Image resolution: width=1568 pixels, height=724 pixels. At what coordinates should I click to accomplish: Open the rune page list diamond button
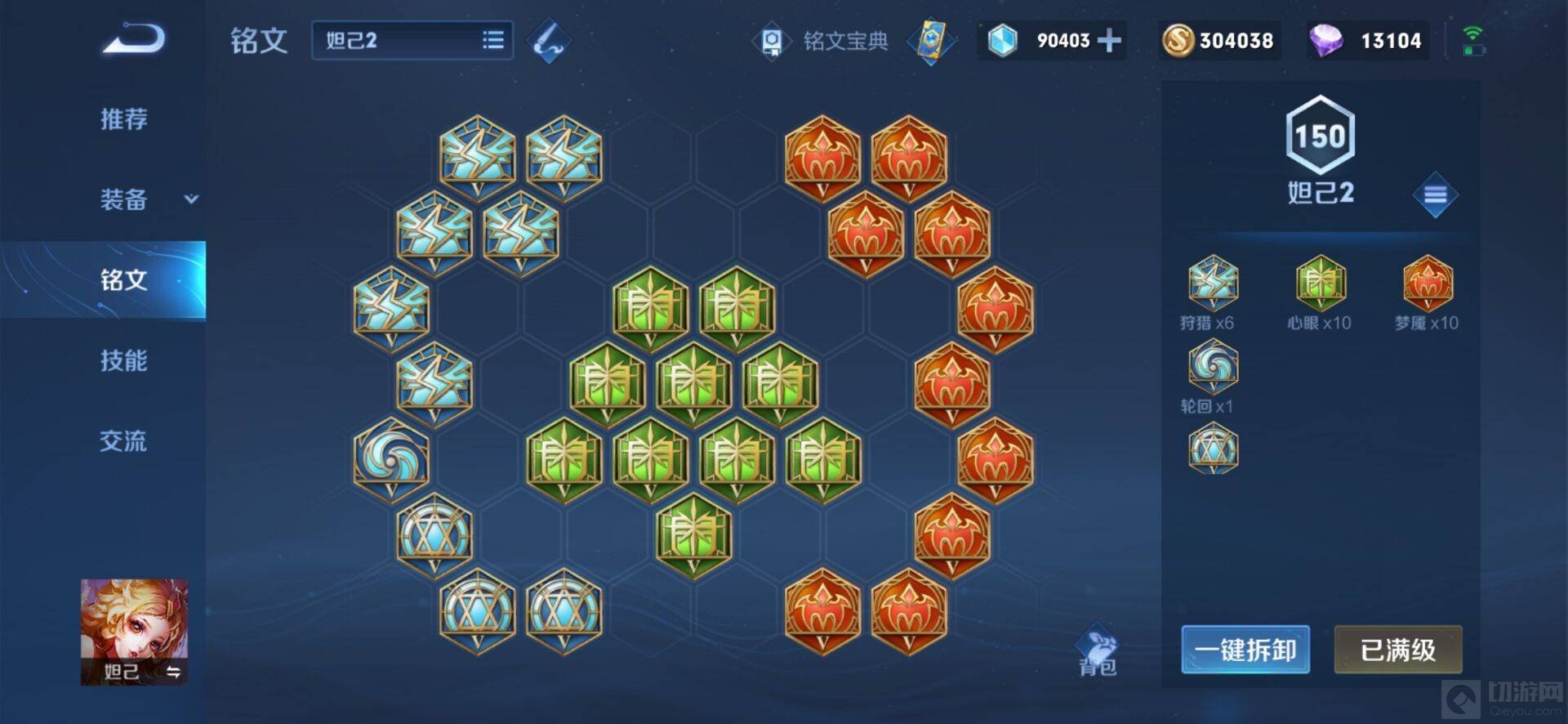pyautogui.click(x=1435, y=195)
